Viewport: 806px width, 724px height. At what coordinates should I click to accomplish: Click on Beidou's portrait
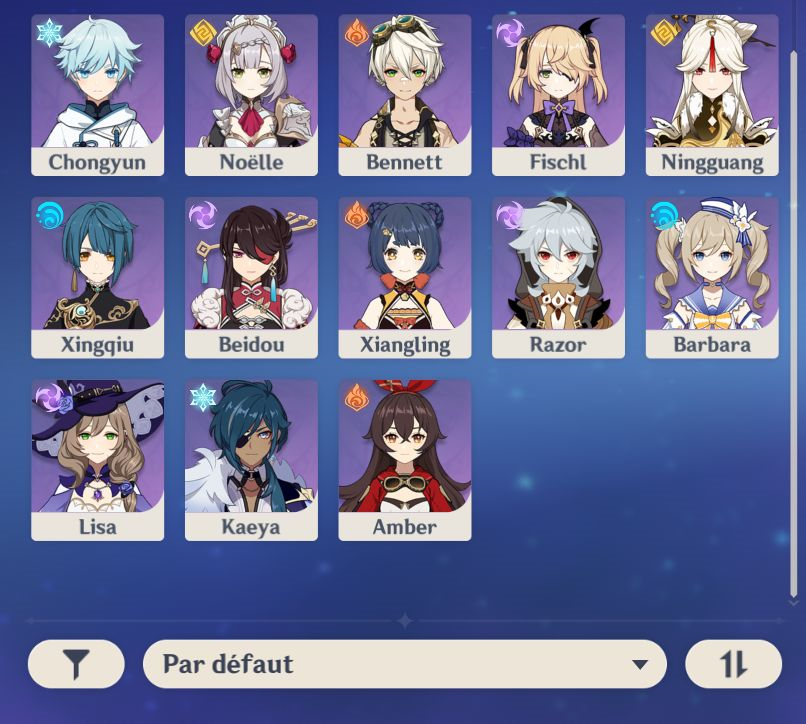[251, 276]
